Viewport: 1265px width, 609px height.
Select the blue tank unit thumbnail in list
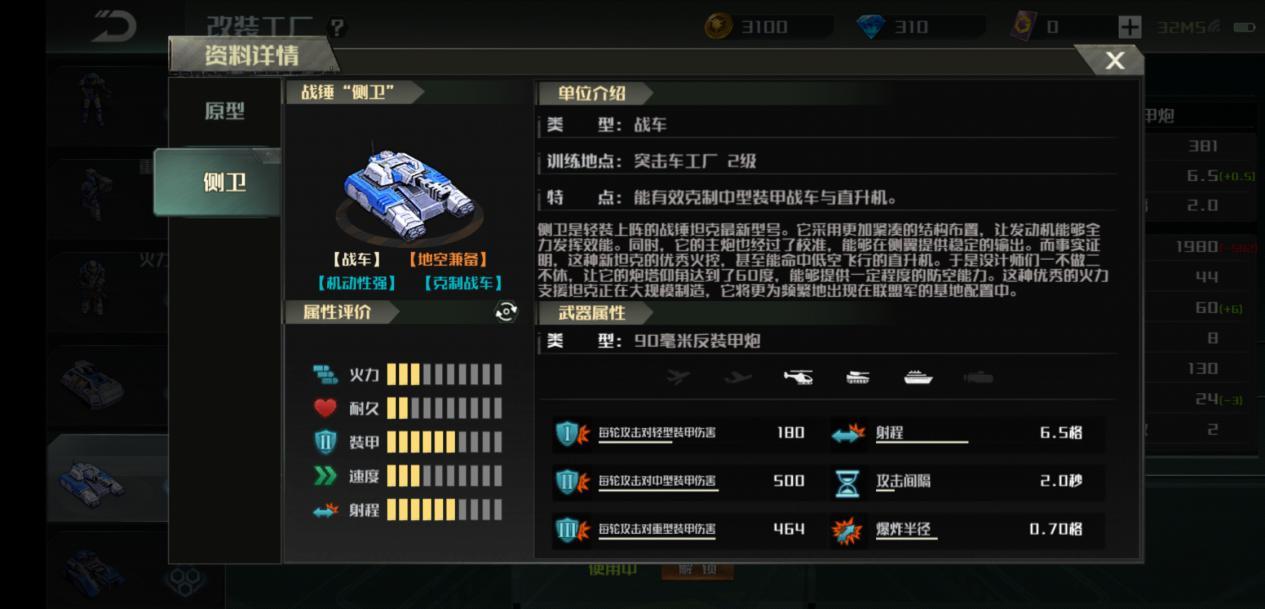pos(92,484)
